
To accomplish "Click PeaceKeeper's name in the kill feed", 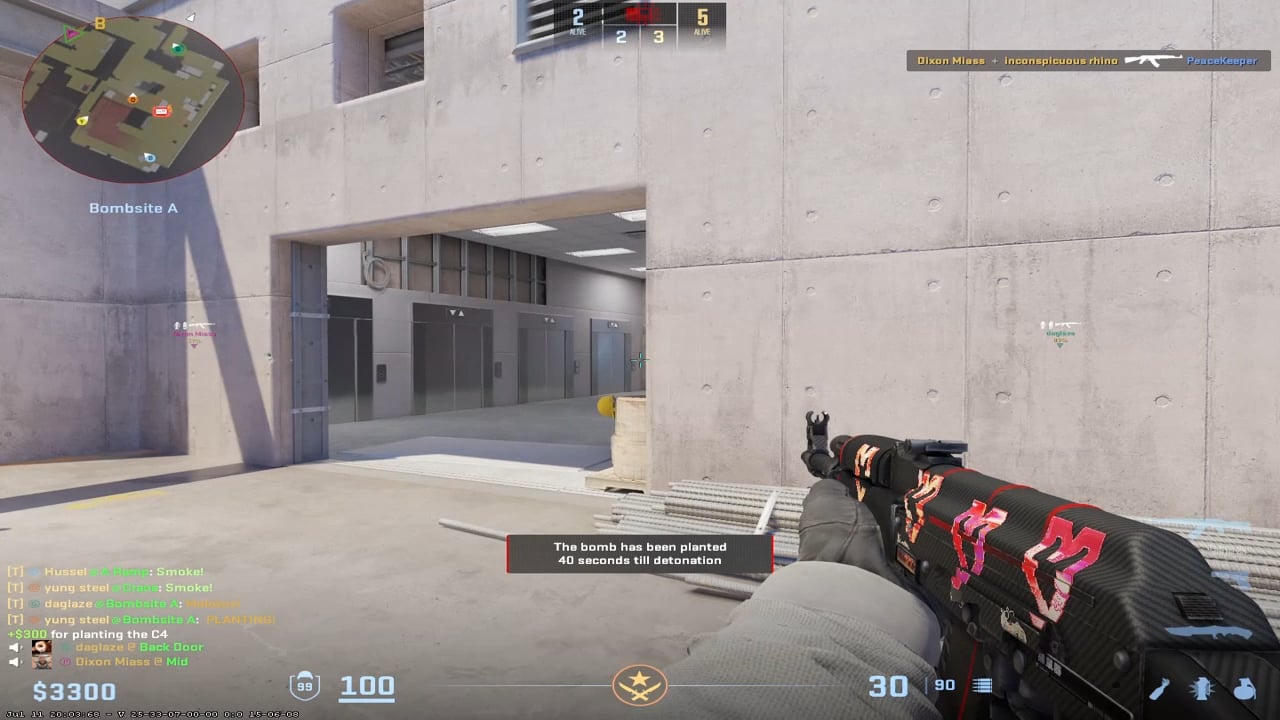I will point(1222,60).
